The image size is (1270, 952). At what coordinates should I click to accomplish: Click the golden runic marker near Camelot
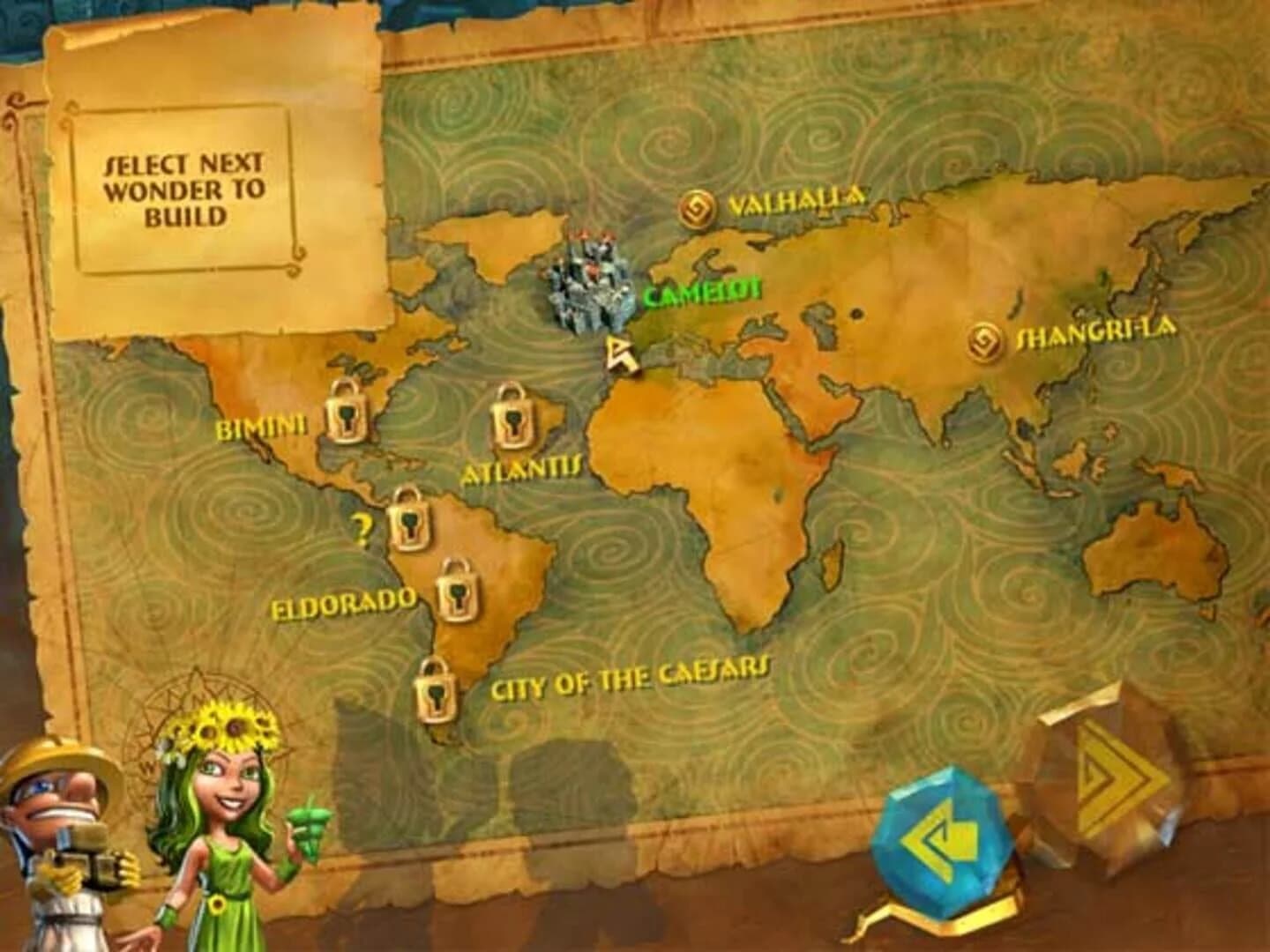[623, 354]
